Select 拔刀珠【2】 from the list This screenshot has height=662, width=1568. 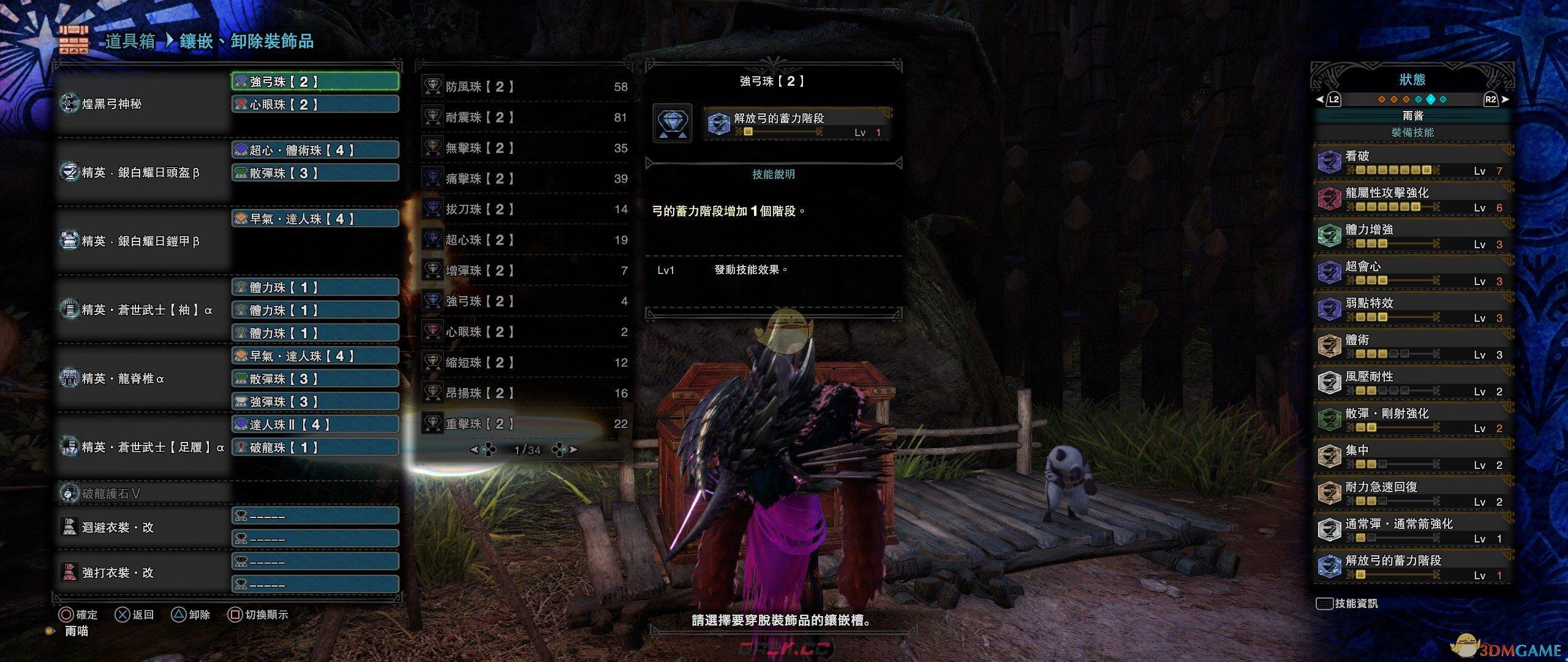pyautogui.click(x=524, y=210)
